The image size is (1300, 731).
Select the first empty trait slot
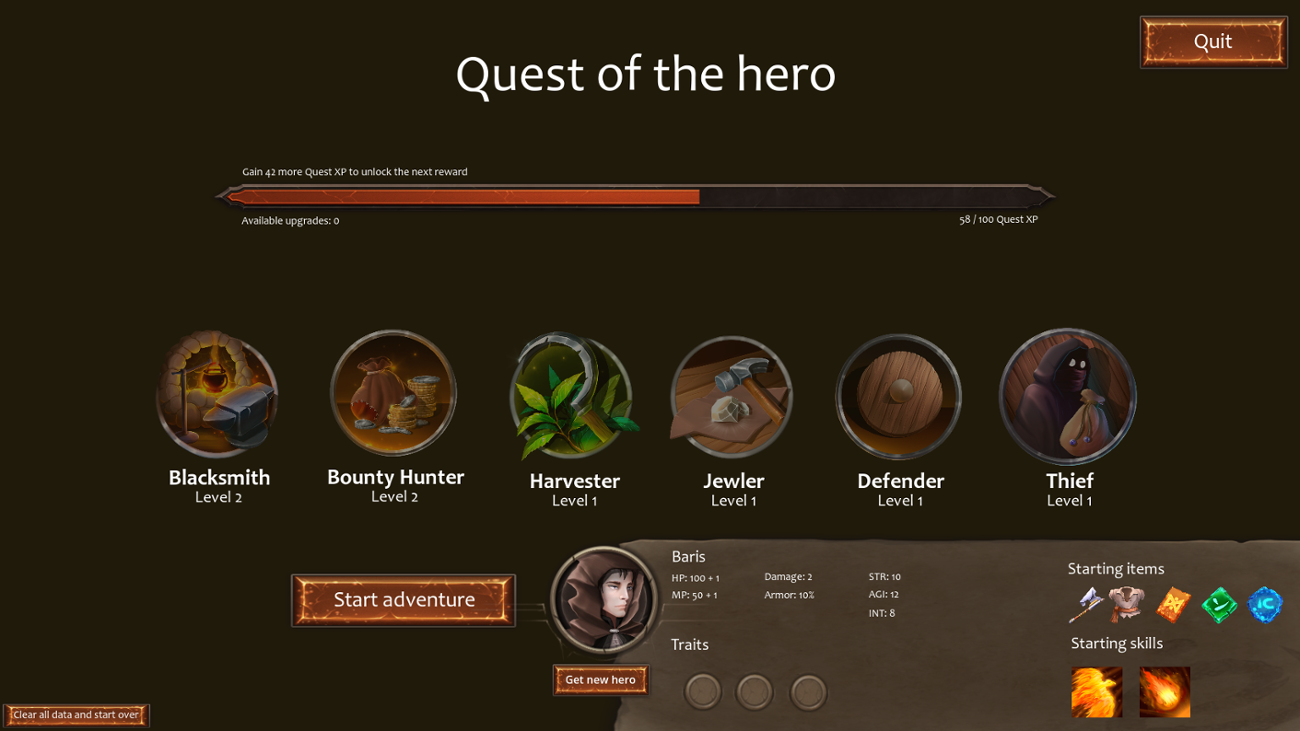[x=703, y=691]
